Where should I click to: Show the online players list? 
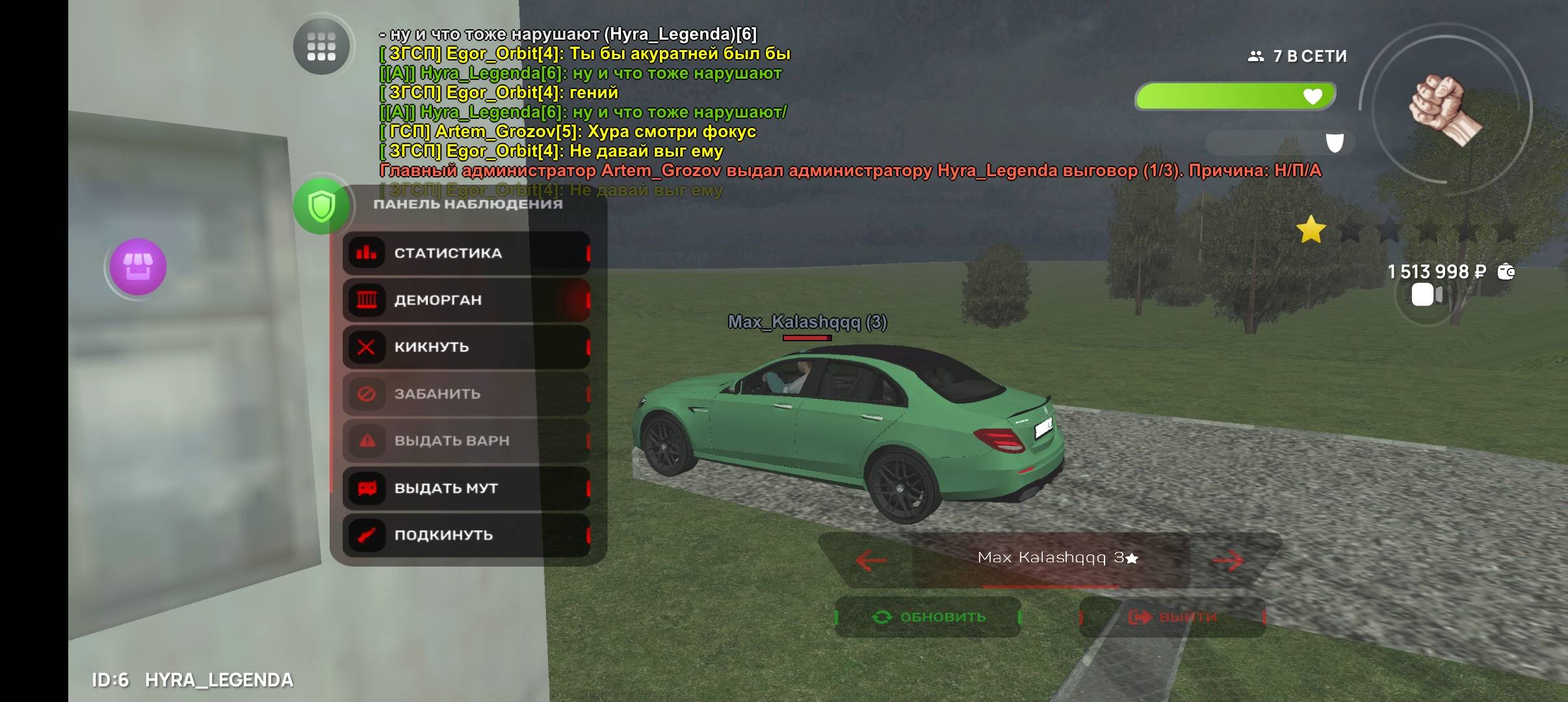pos(1298,57)
